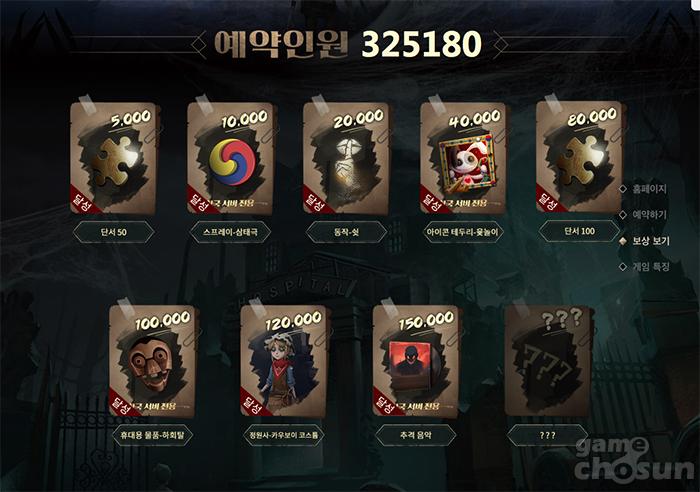Go to the 홈페이지 navigation link
The width and height of the screenshot is (700, 492).
[650, 188]
